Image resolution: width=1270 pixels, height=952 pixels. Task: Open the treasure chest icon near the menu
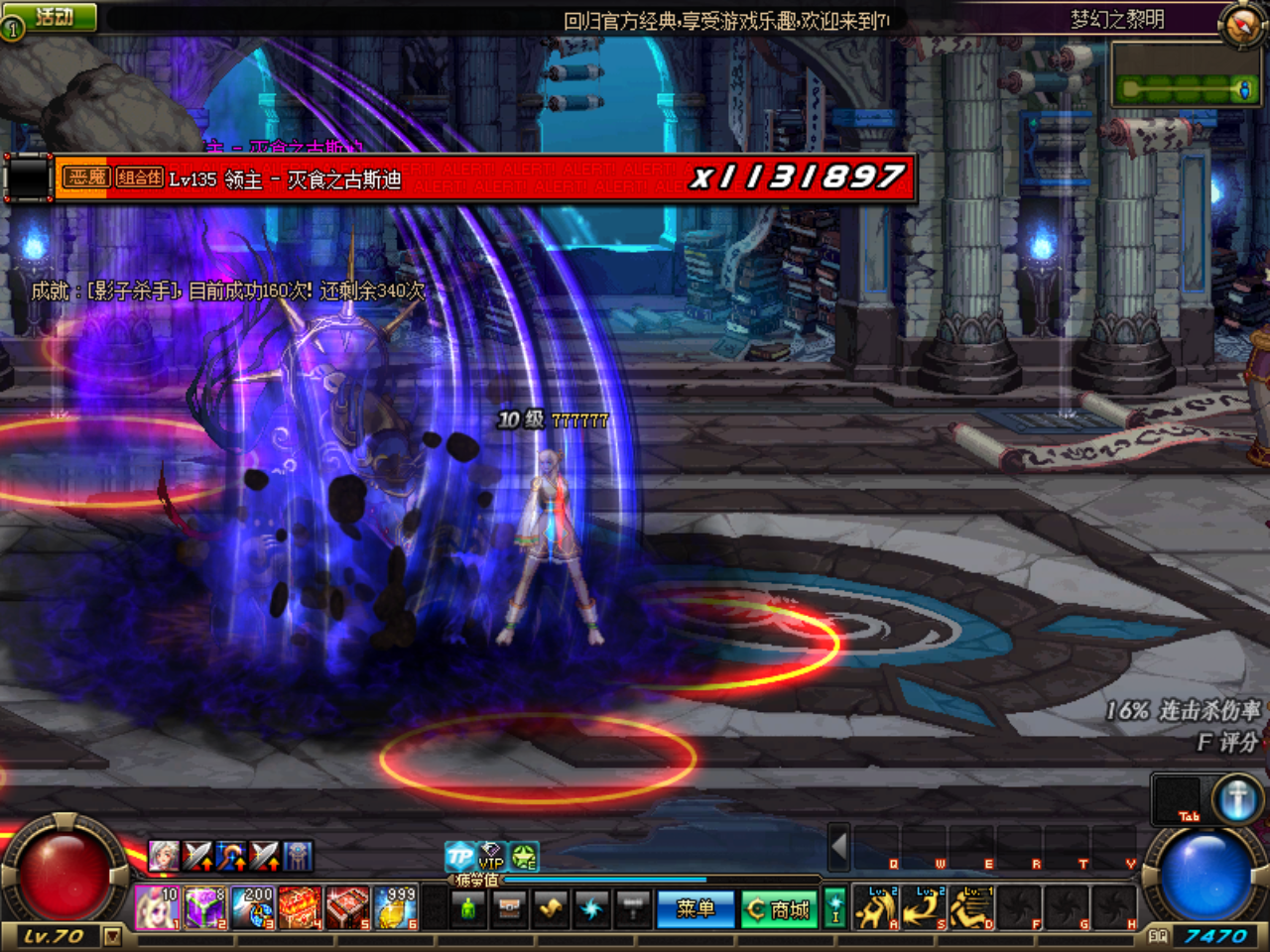(x=508, y=907)
